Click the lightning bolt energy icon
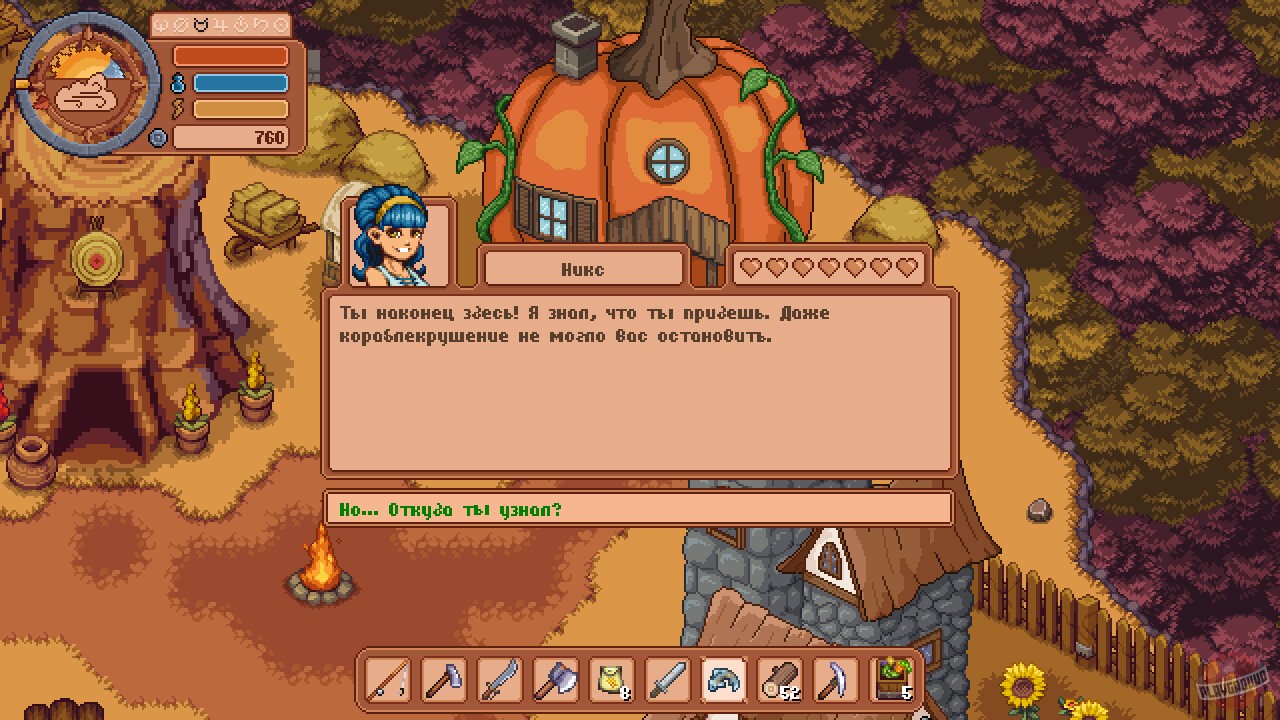Screen dimensions: 1280x720 pos(177,108)
